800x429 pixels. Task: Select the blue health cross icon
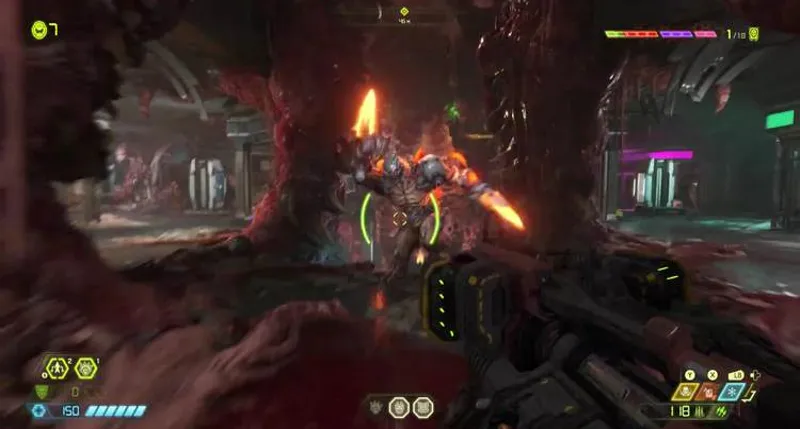tap(38, 410)
